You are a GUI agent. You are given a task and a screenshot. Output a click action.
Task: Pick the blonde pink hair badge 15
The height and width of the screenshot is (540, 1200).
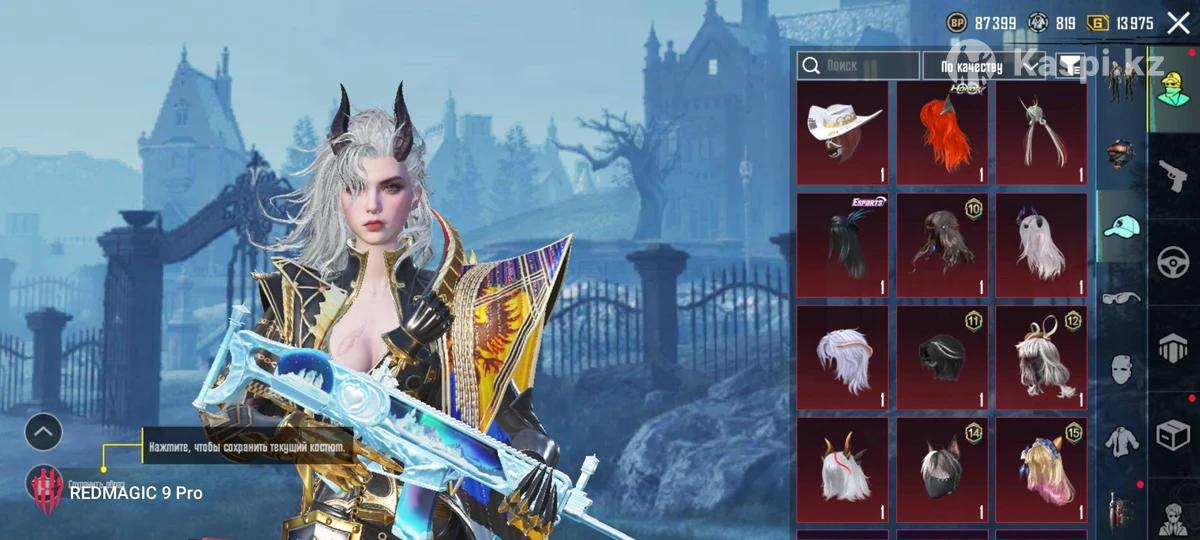pos(1040,469)
